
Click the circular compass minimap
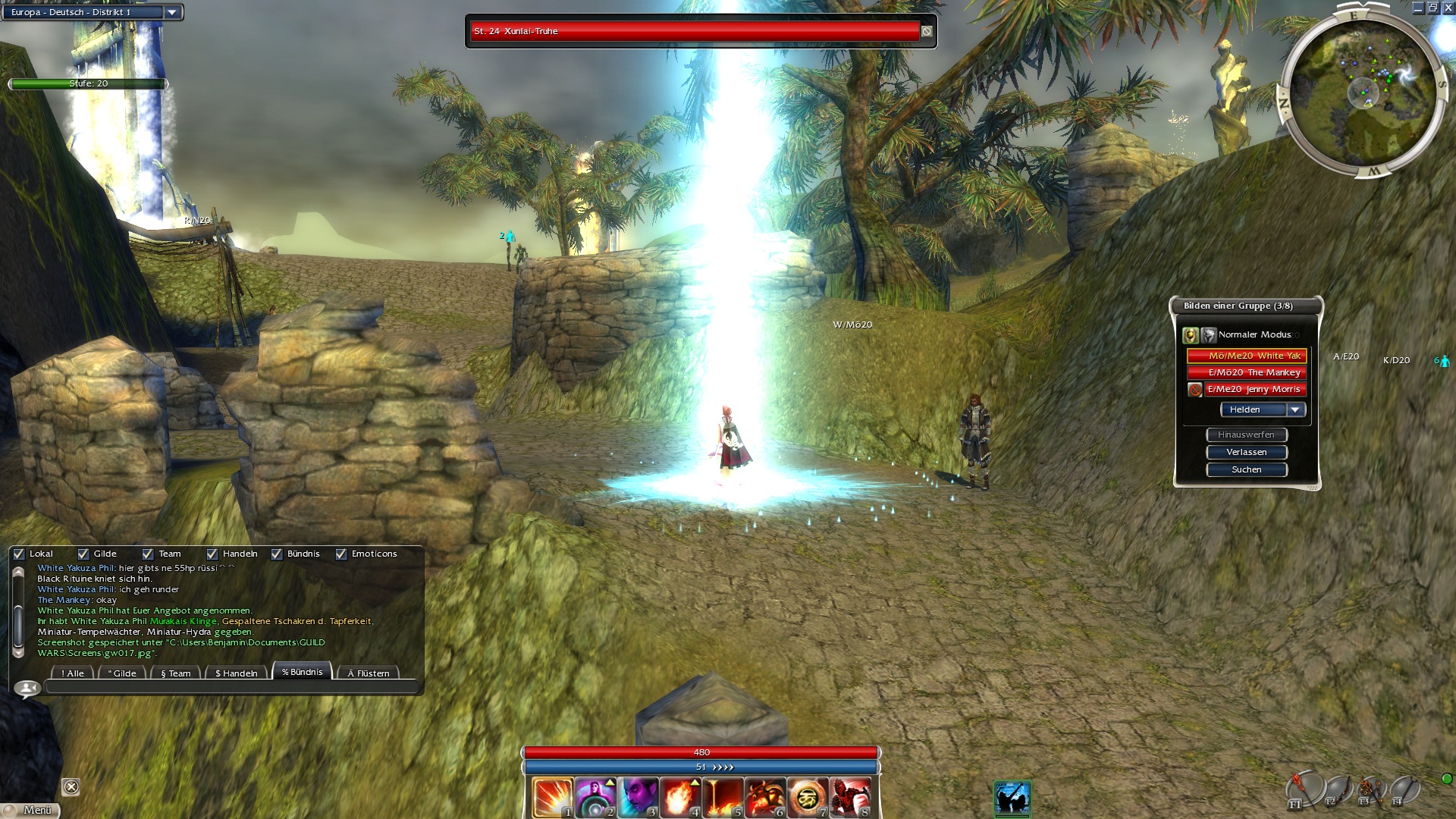[1363, 93]
